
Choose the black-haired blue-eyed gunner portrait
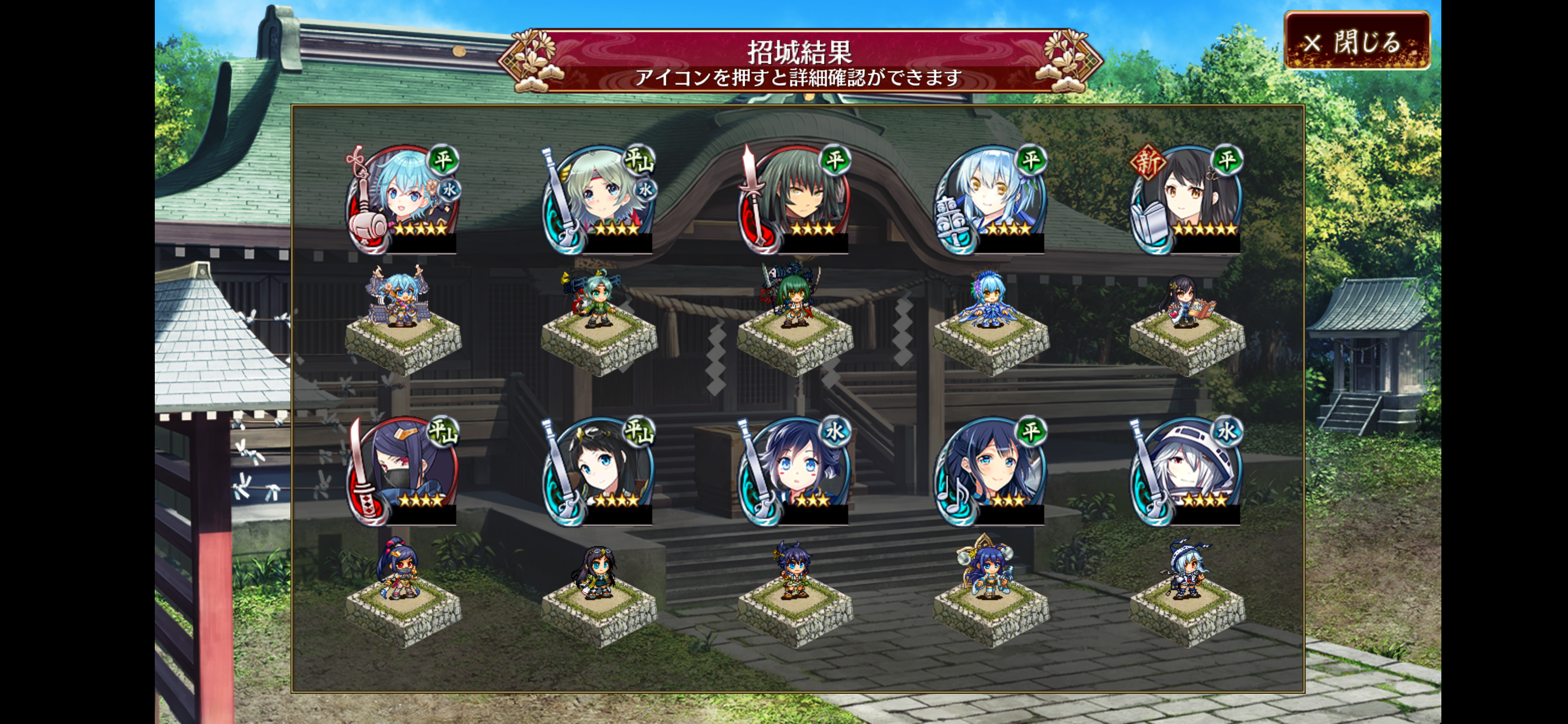point(599,470)
